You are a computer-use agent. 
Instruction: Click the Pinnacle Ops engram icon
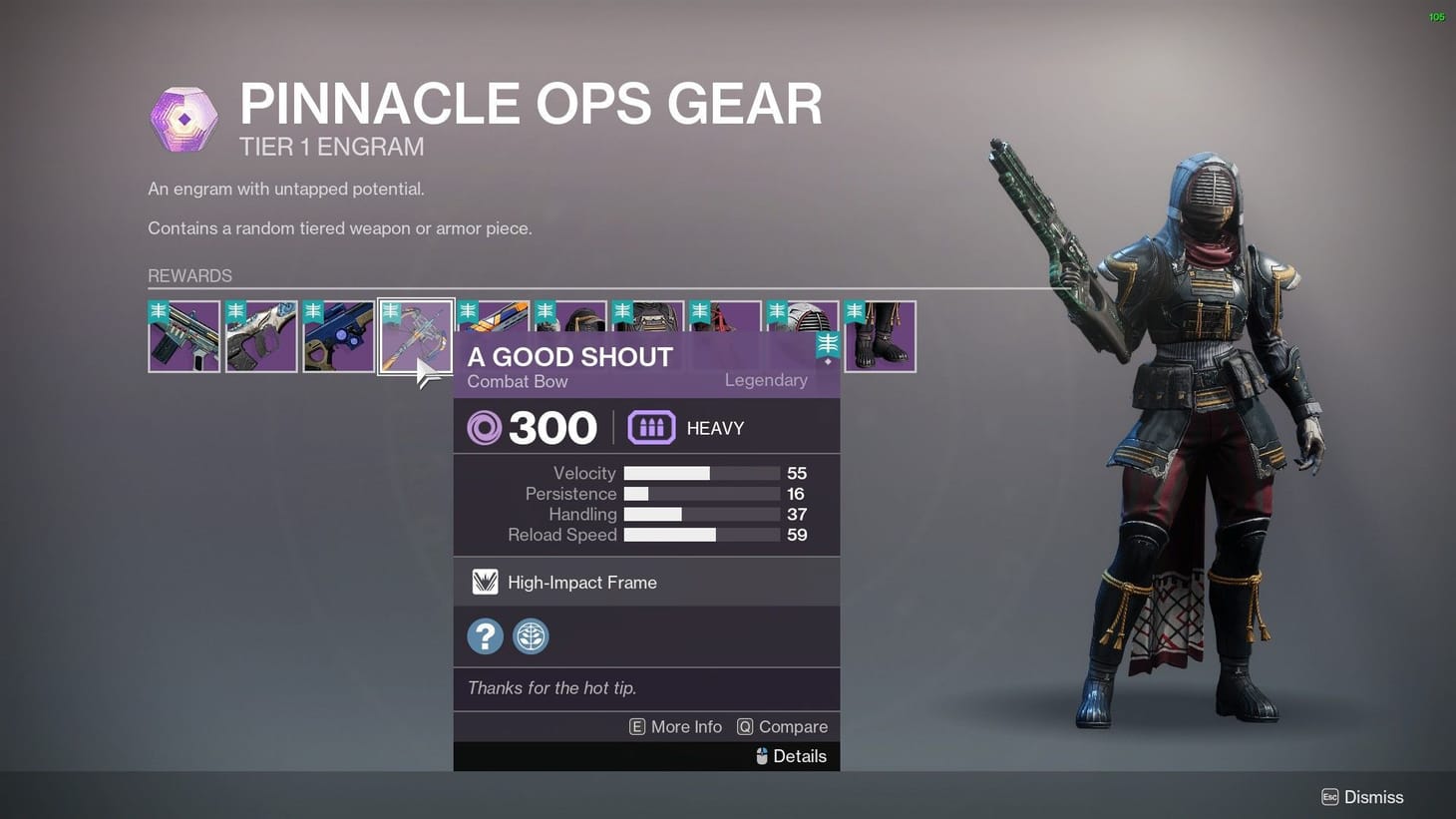[182, 118]
